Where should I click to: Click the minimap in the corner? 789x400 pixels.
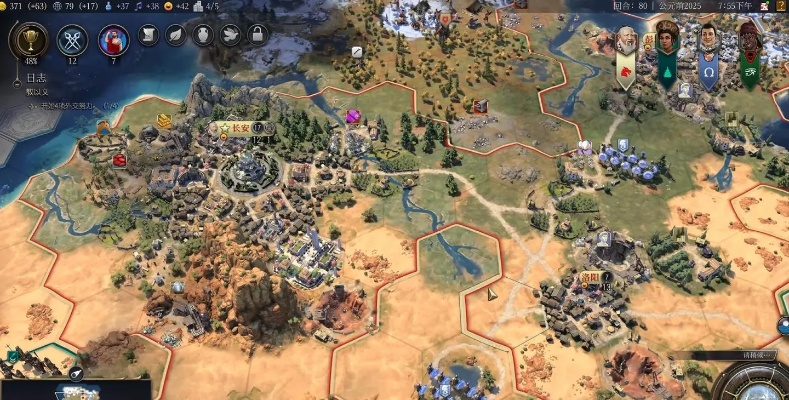(x=75, y=389)
